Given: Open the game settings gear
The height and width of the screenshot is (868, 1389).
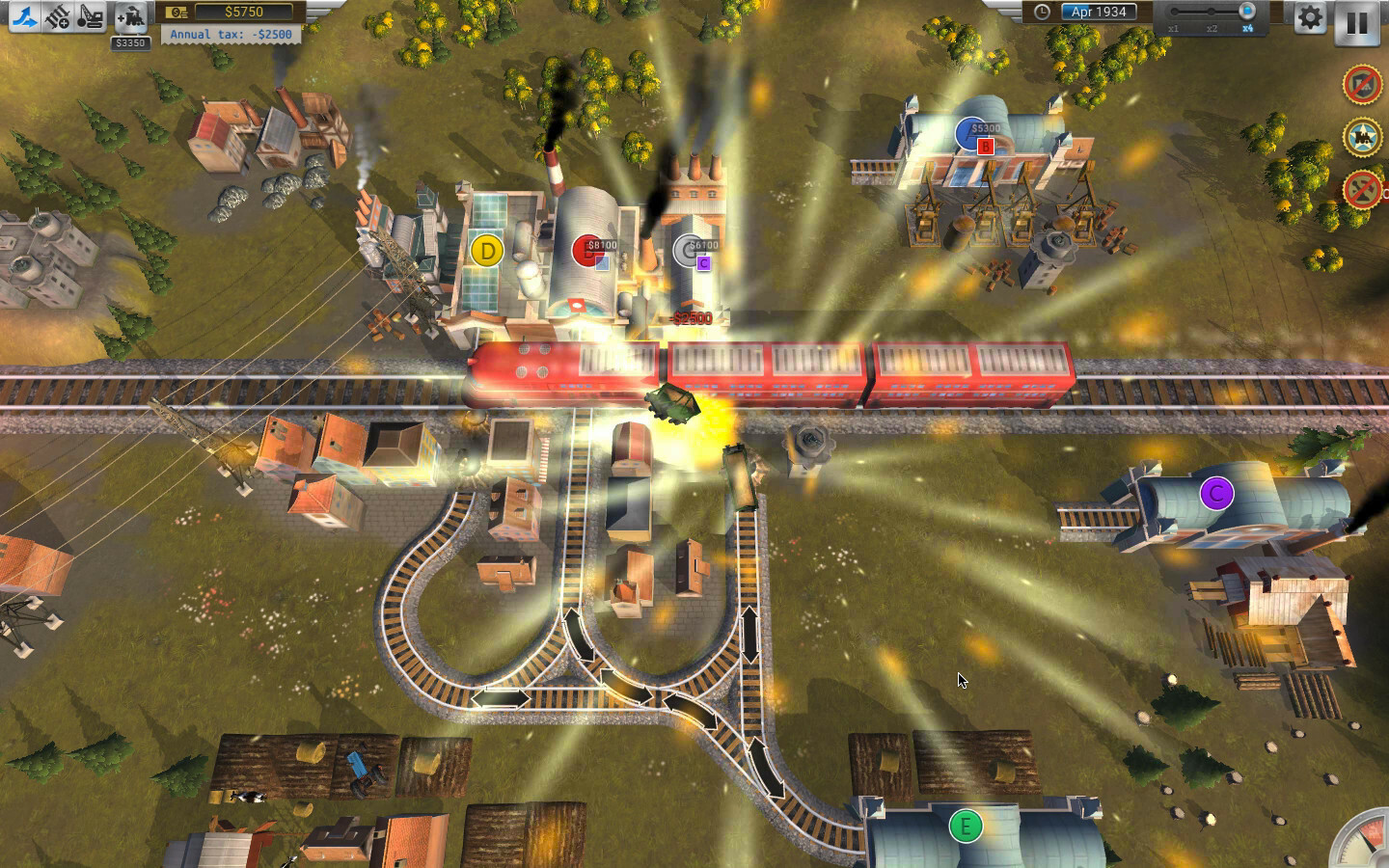Looking at the screenshot, I should pos(1309,16).
